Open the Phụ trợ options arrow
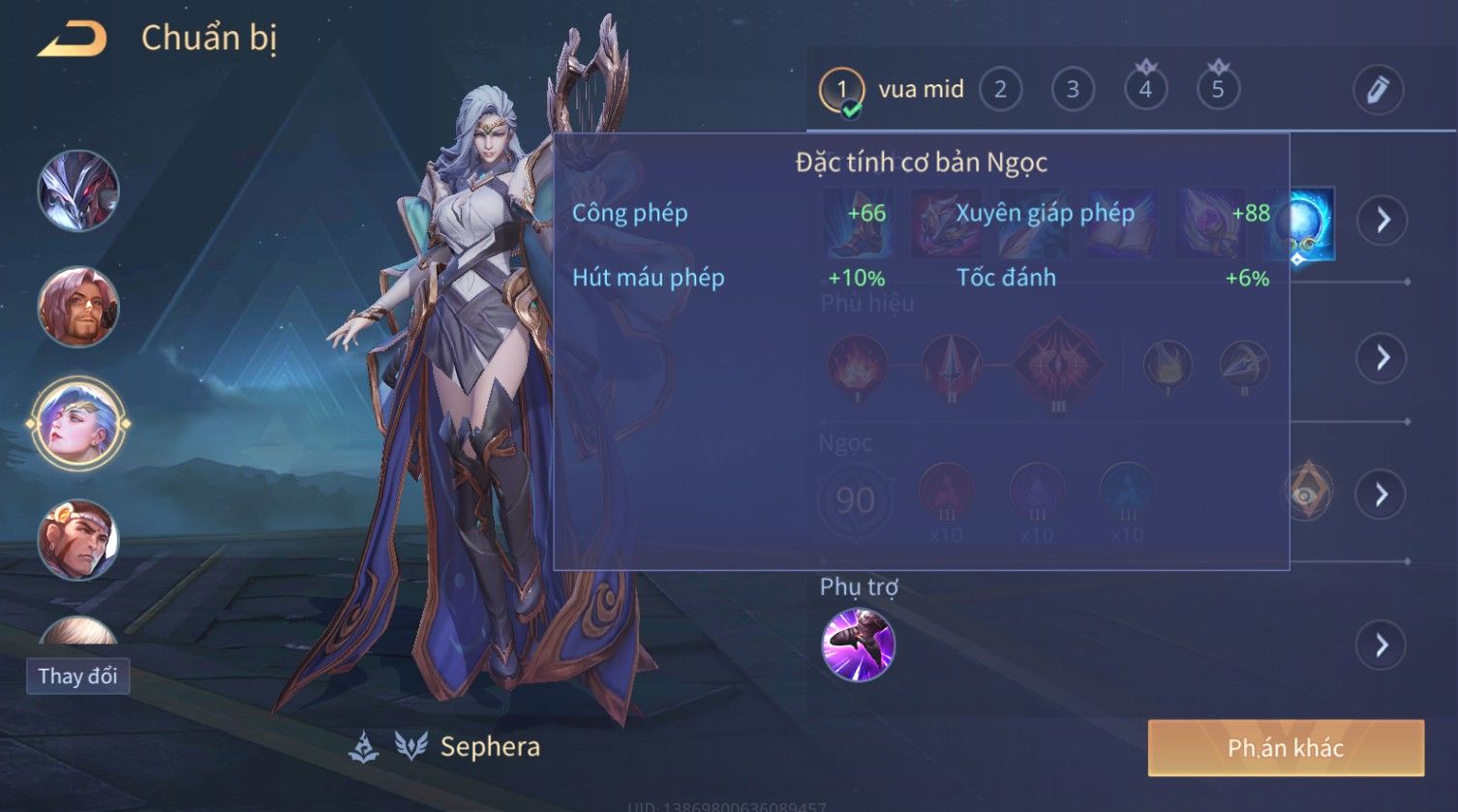 tap(1382, 645)
